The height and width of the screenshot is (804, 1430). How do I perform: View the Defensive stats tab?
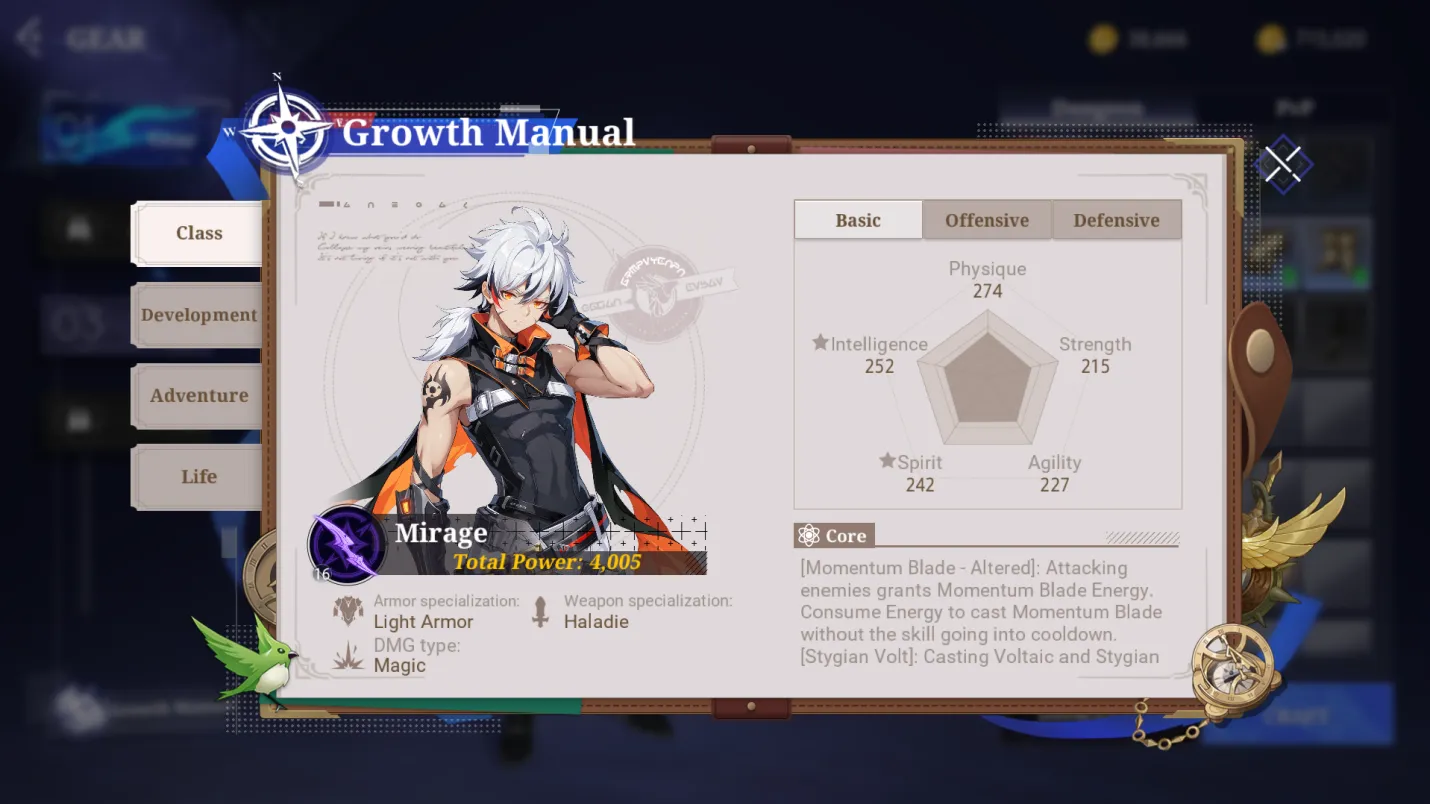coord(1116,220)
